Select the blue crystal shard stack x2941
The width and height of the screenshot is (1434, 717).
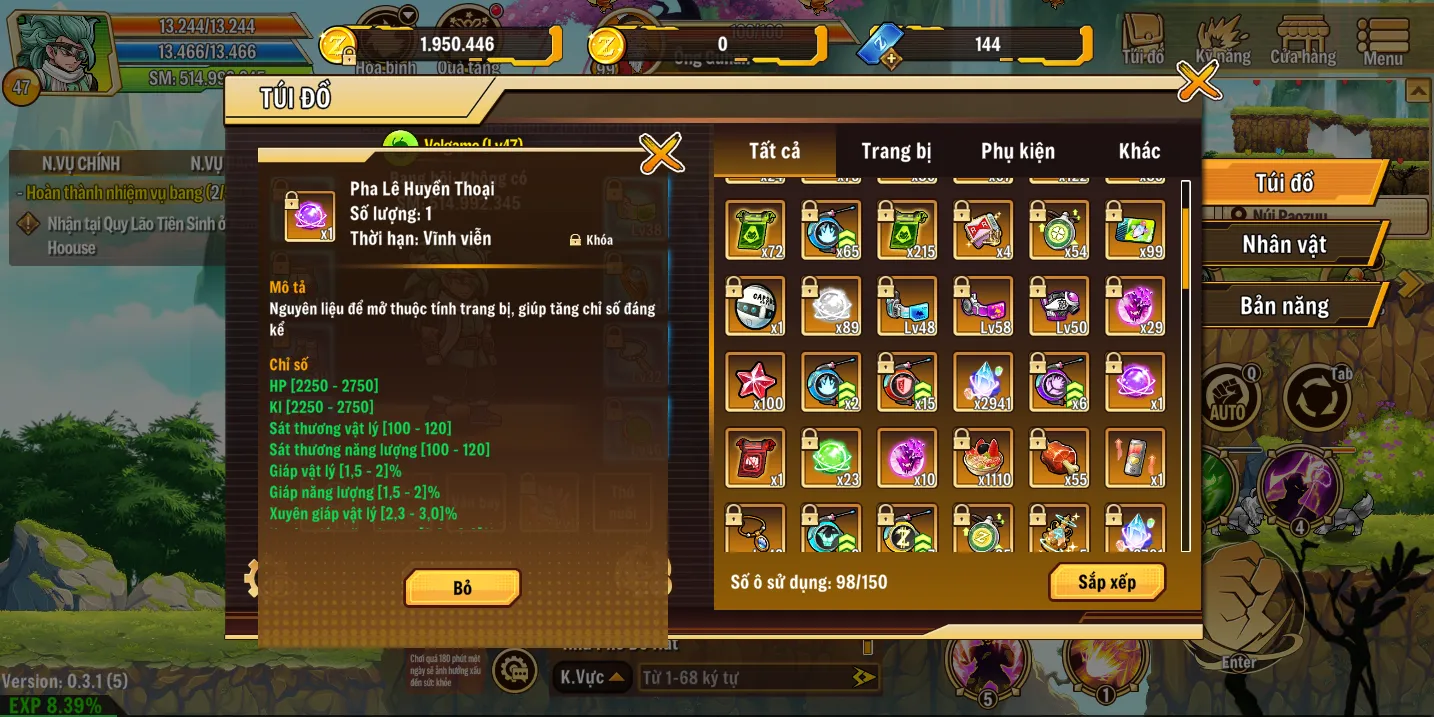(x=984, y=381)
